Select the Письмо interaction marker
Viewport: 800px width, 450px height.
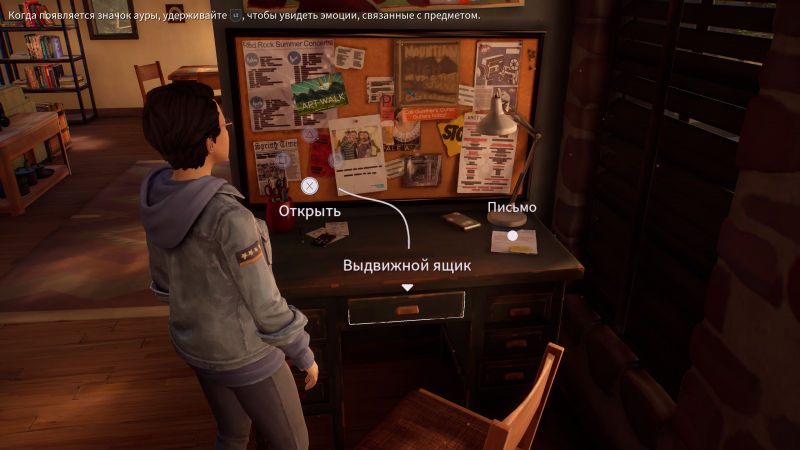pos(512,236)
